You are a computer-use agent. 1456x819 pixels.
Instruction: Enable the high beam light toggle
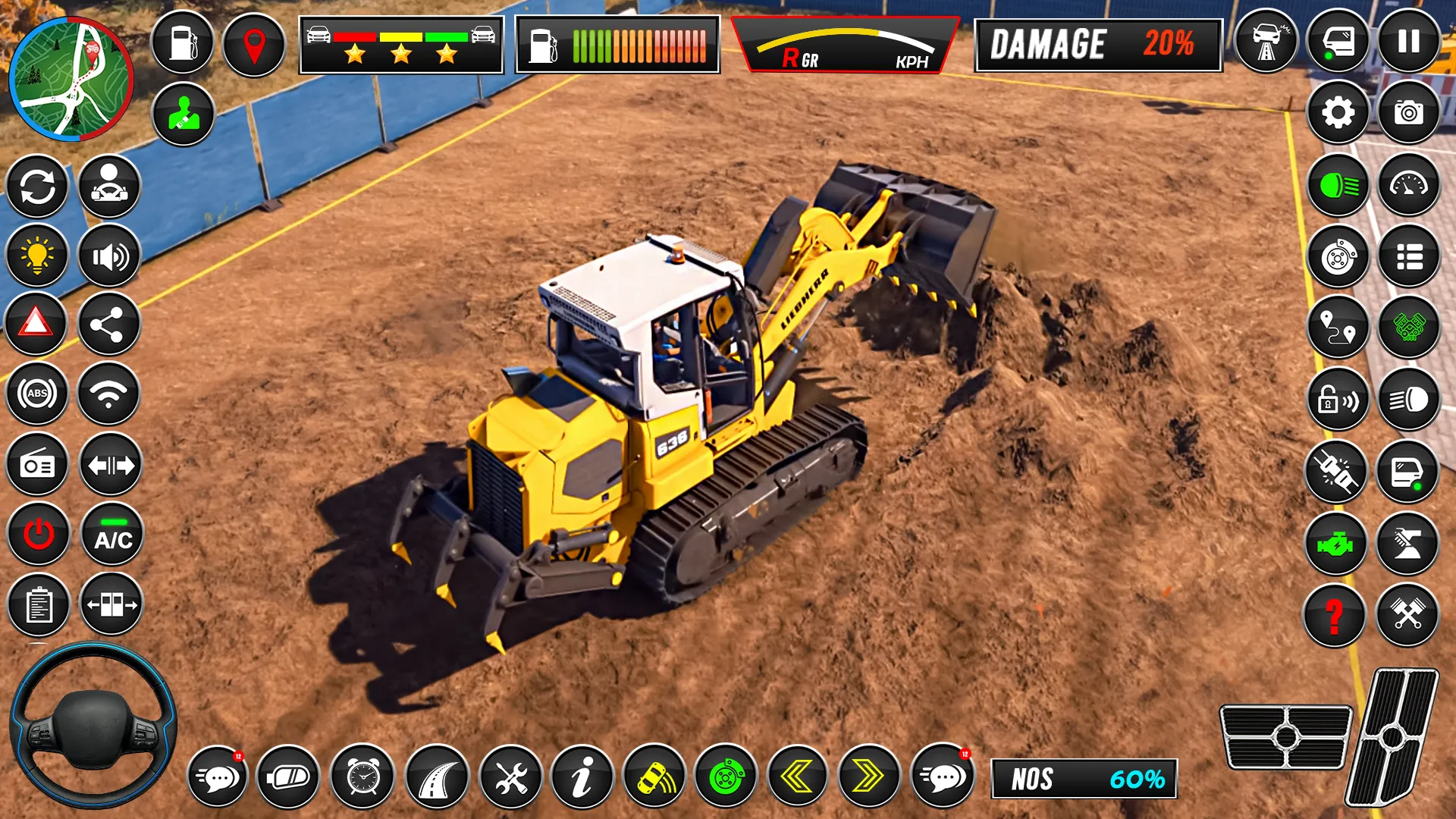pos(1408,397)
